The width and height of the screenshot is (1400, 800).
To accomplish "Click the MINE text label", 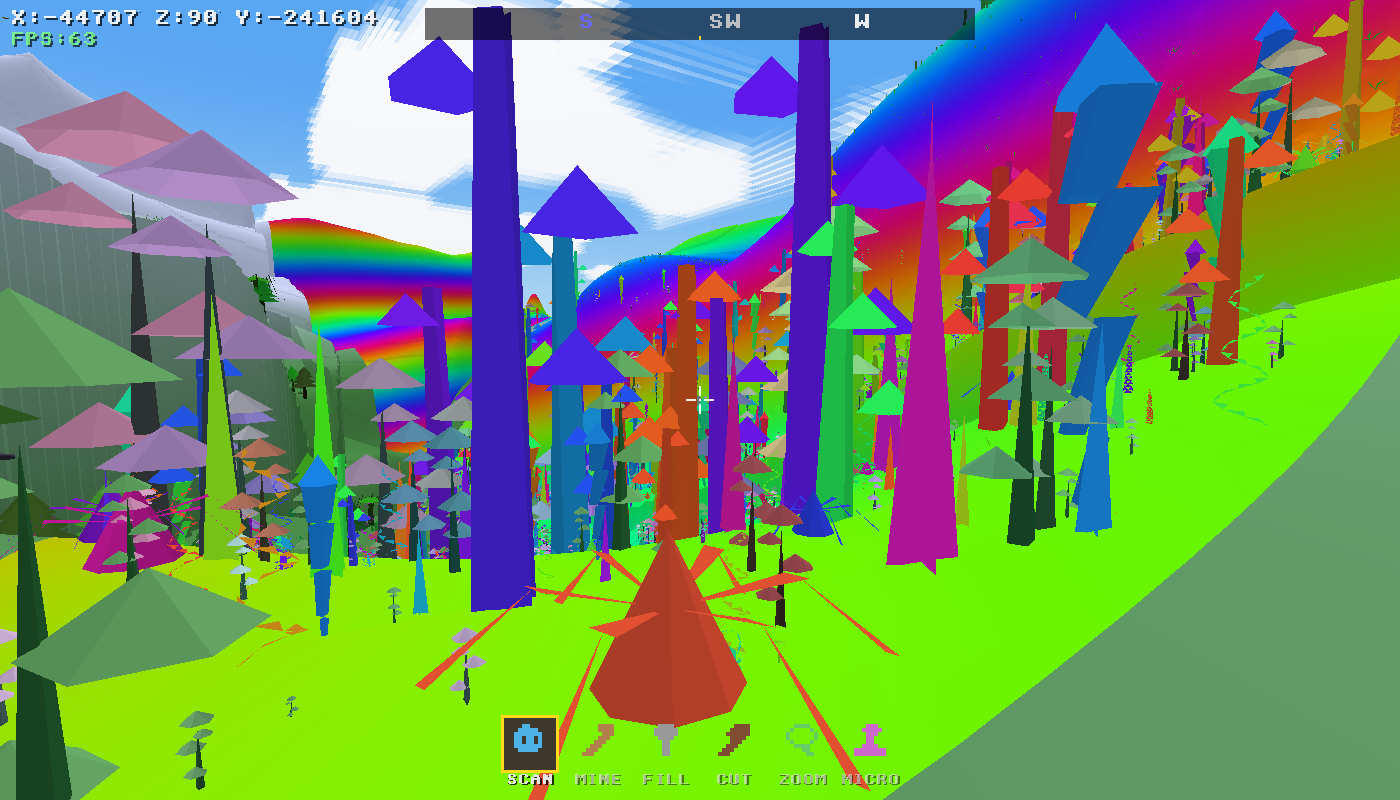I will tap(597, 779).
